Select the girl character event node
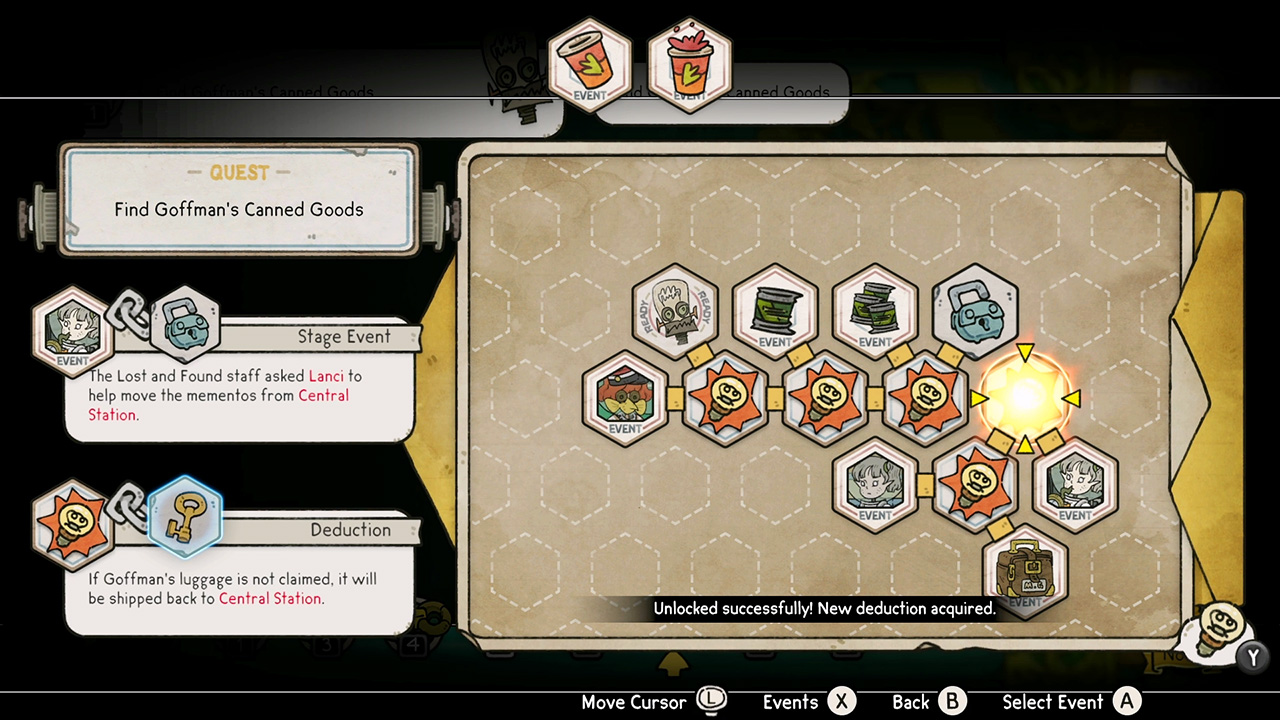Image resolution: width=1280 pixels, height=720 pixels. 875,489
